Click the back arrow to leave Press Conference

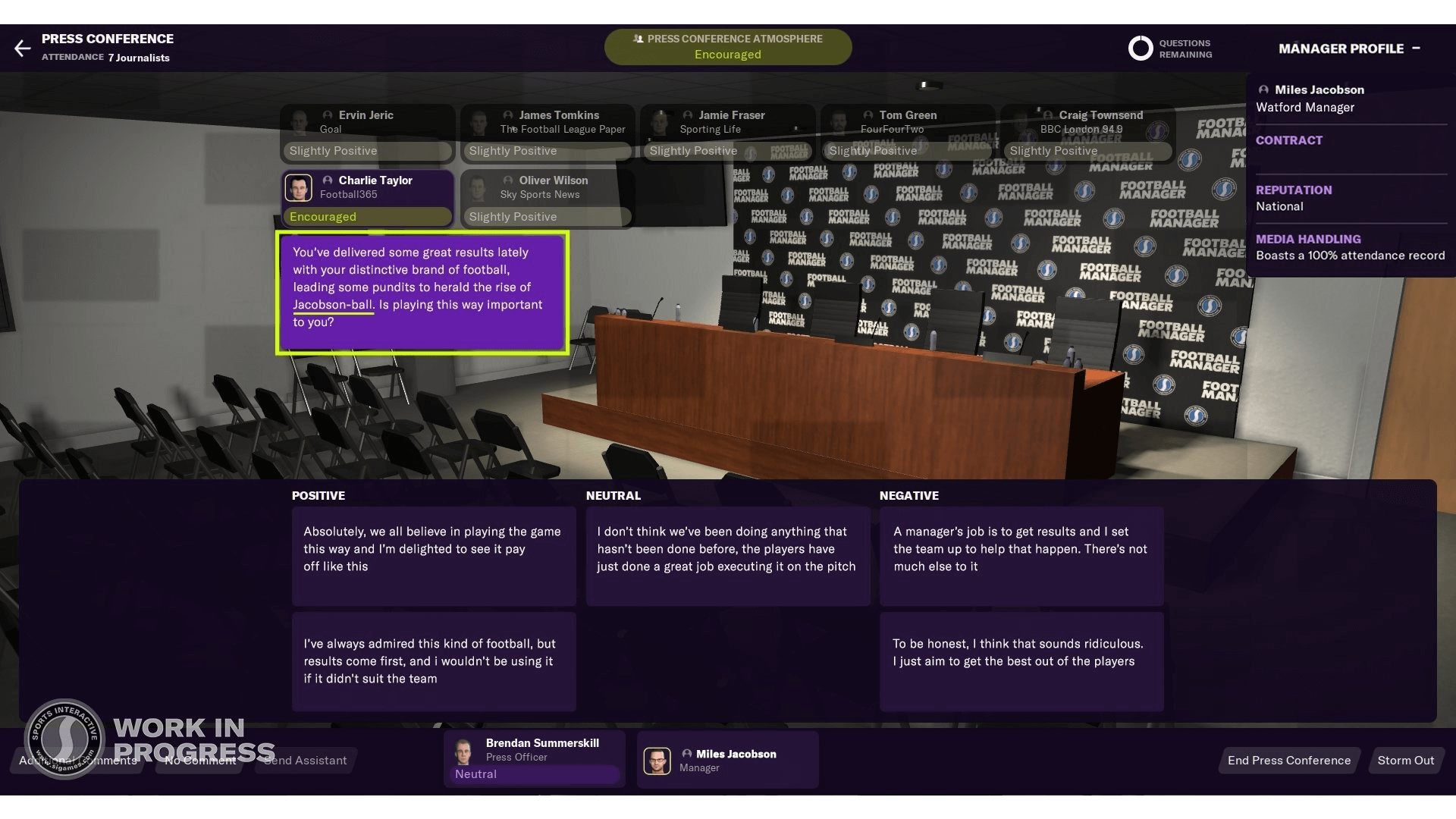coord(23,48)
